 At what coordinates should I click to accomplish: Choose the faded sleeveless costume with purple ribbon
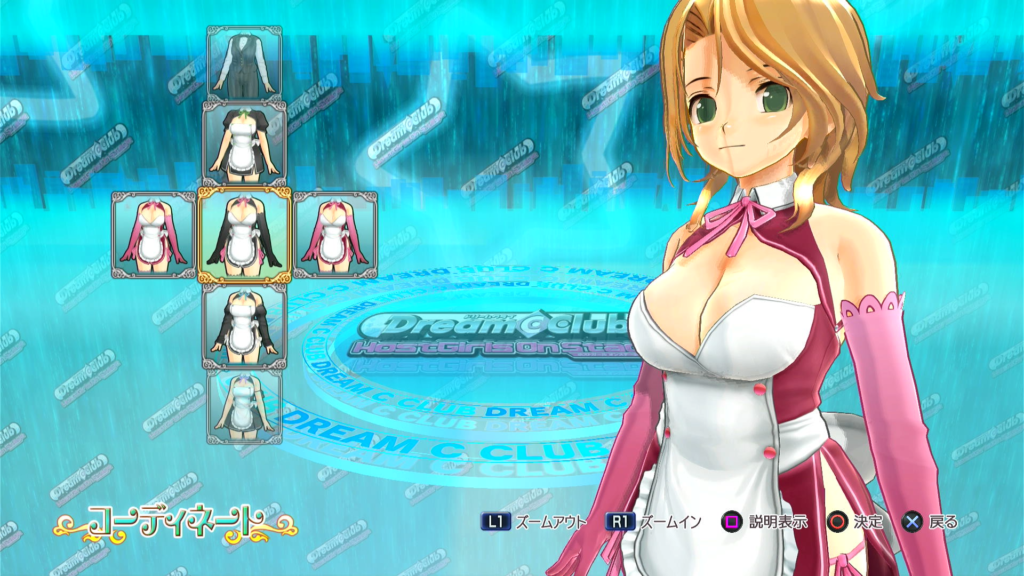coord(245,406)
